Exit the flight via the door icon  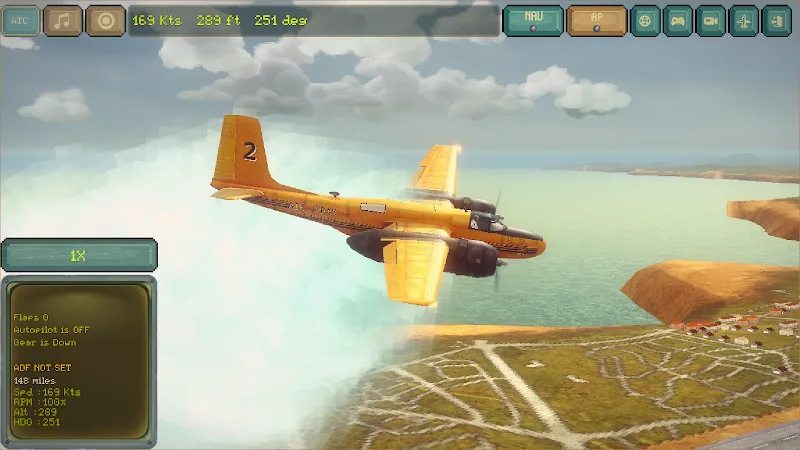click(x=776, y=20)
